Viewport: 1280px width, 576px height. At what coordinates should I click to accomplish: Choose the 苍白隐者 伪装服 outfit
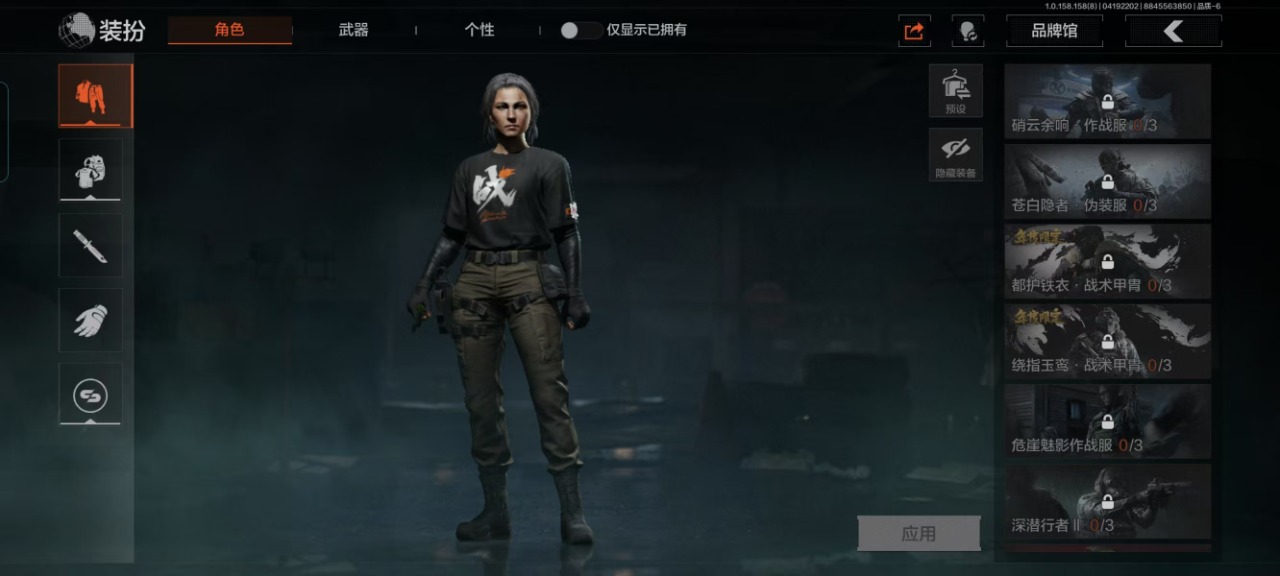(1107, 182)
